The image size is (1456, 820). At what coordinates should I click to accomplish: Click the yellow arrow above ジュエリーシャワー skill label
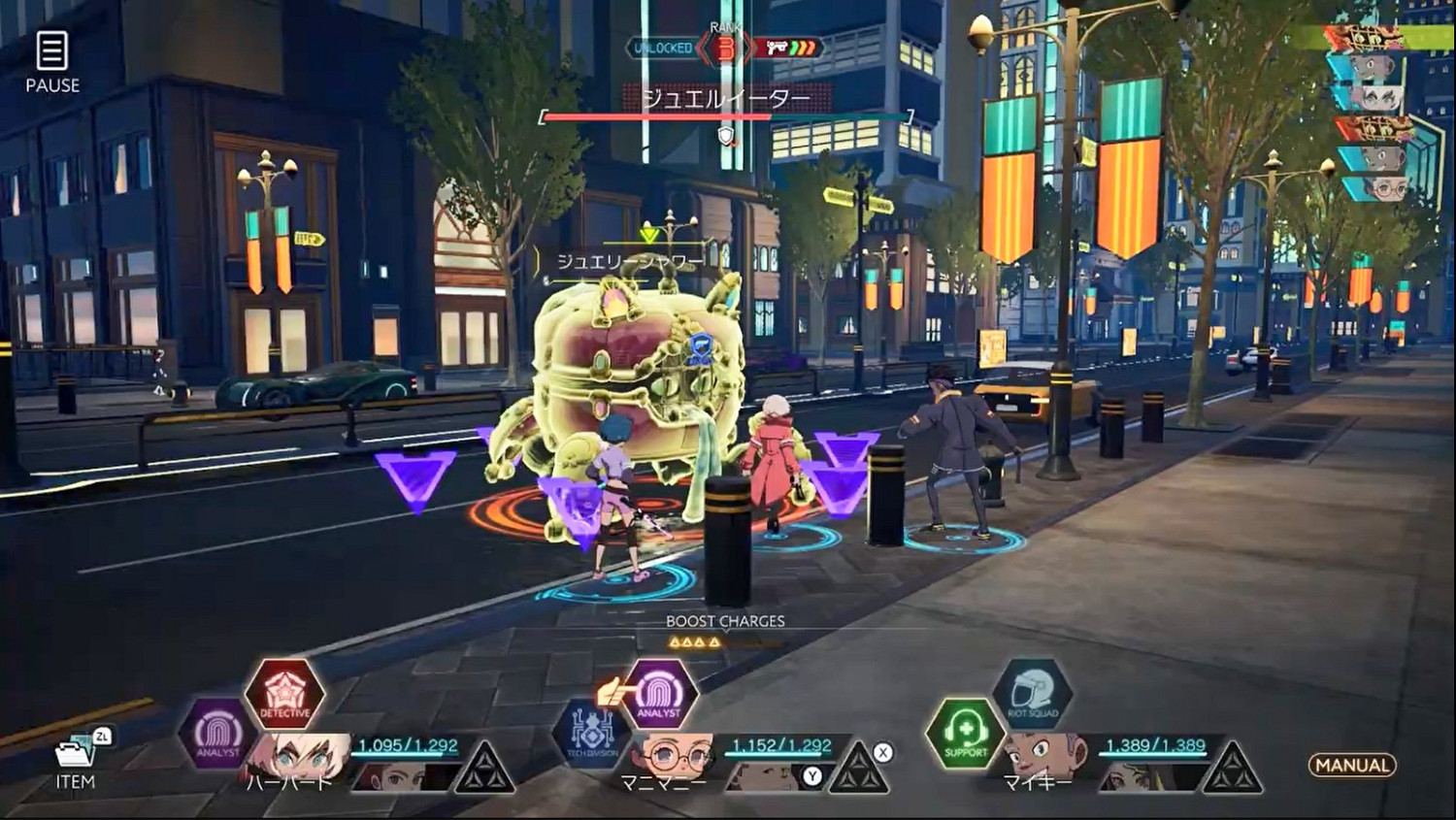[646, 234]
